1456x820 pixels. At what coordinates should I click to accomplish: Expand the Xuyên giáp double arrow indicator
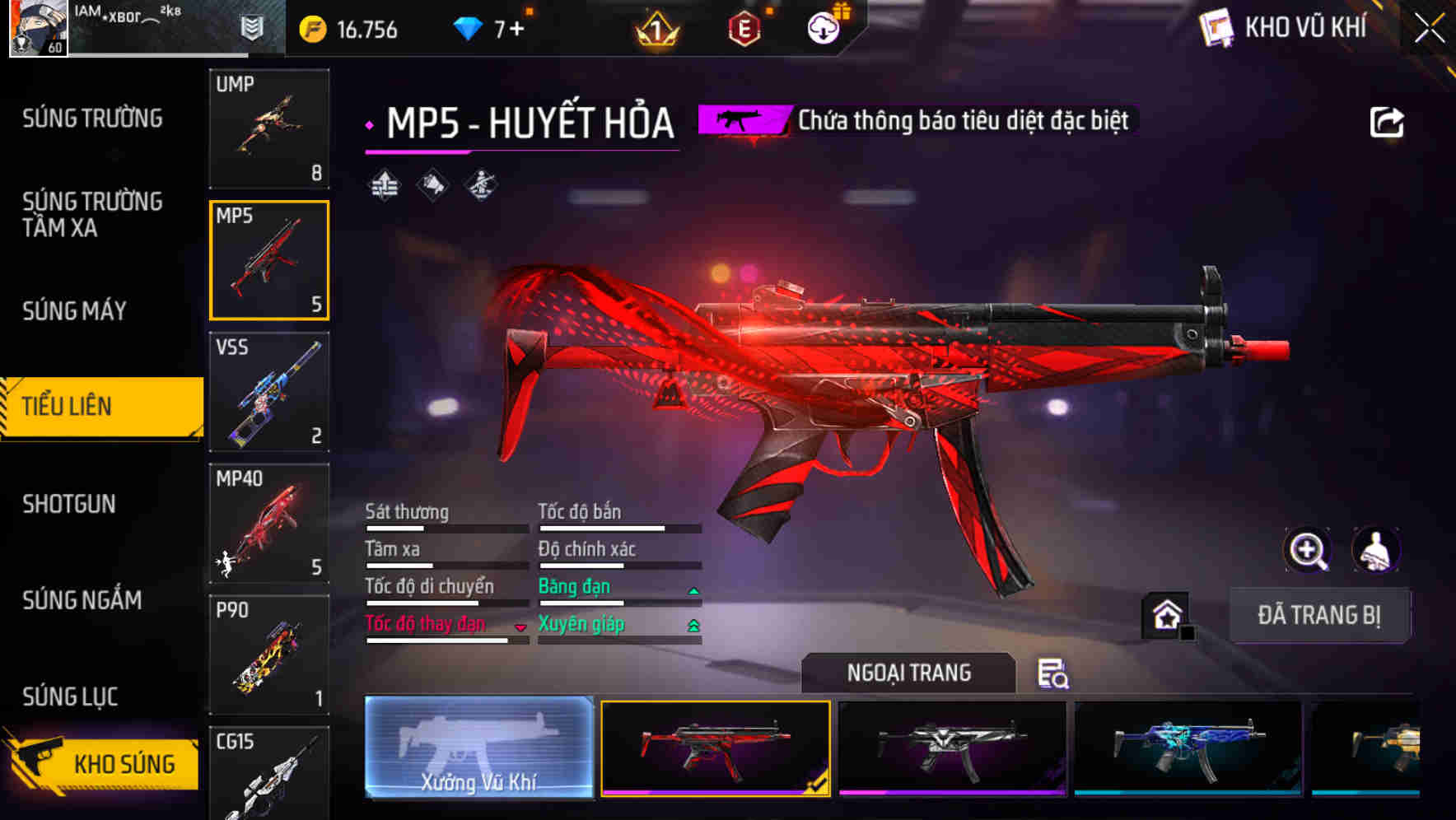click(692, 626)
